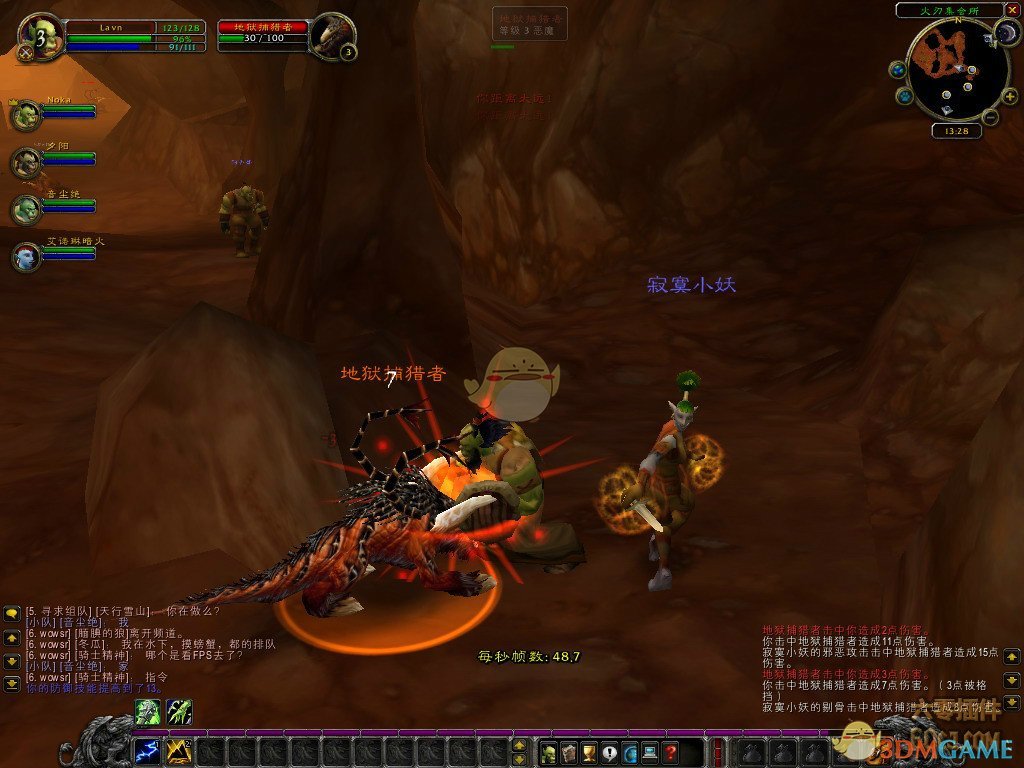Click the green orc stance button
This screenshot has height=768, width=1024.
point(147,712)
